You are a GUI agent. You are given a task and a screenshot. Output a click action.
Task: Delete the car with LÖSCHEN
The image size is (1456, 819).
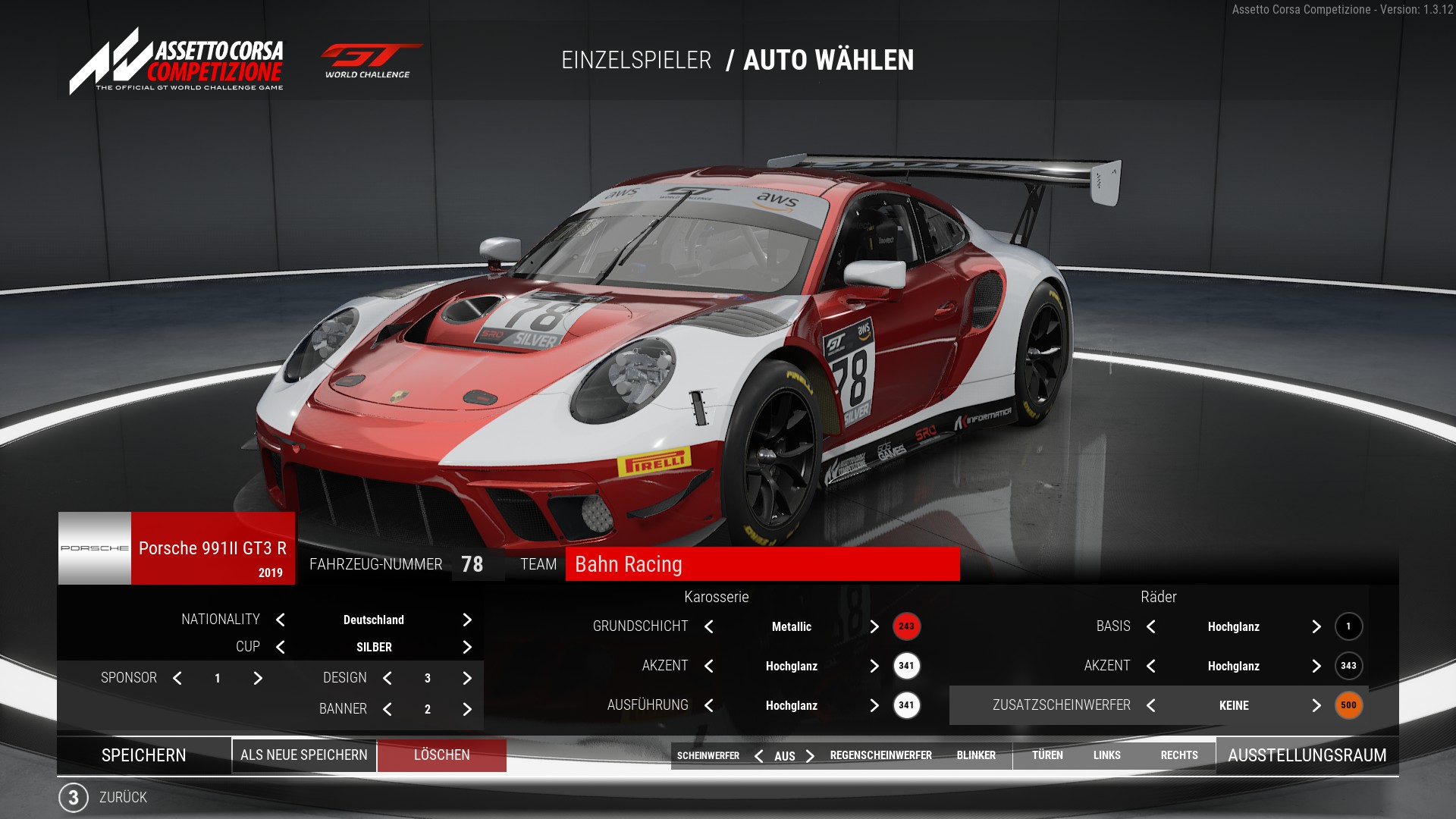point(442,755)
